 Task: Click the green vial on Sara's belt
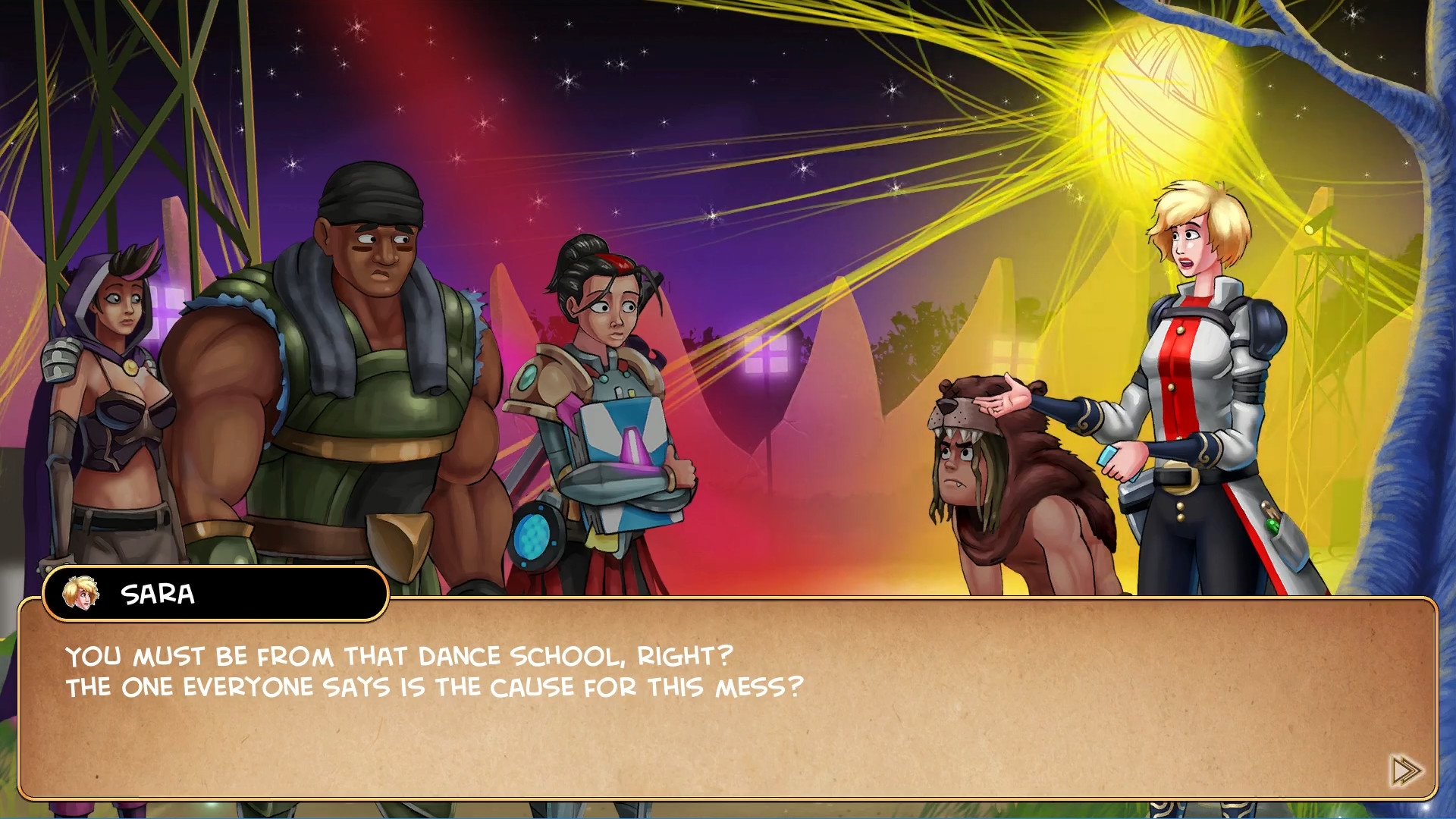(x=1271, y=526)
